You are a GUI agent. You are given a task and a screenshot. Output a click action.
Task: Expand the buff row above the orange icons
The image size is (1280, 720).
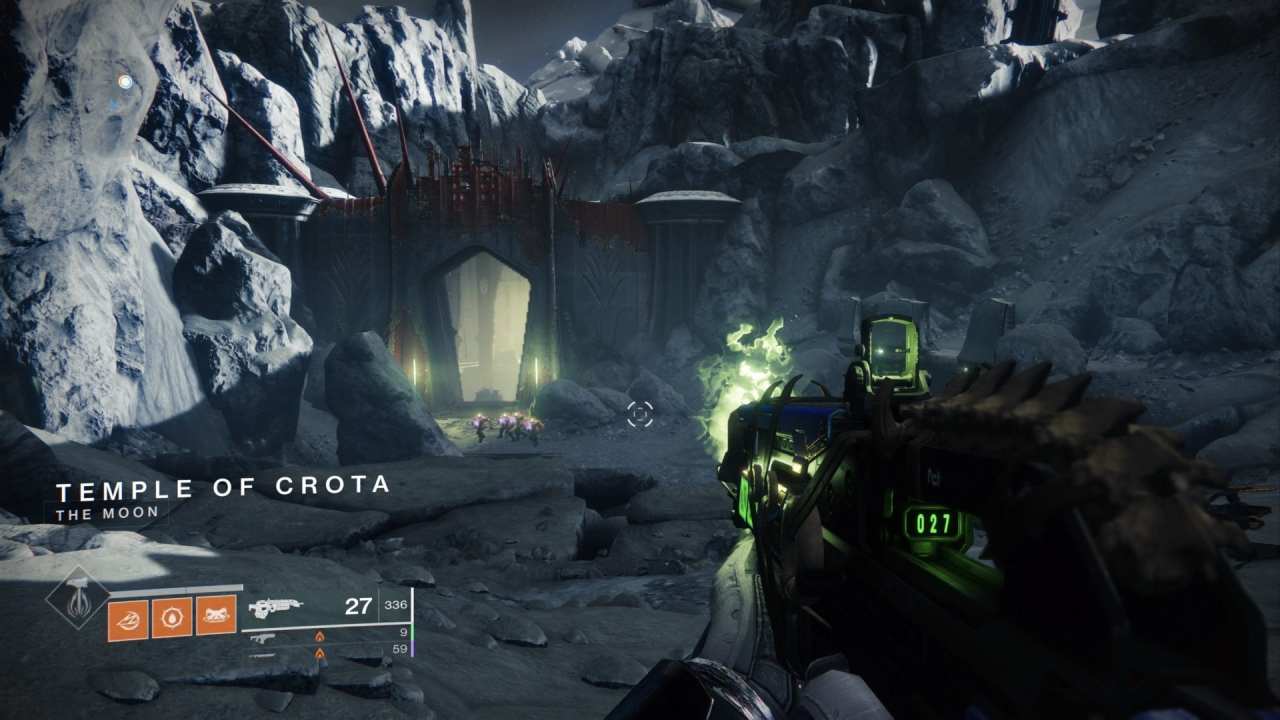pyautogui.click(x=174, y=587)
